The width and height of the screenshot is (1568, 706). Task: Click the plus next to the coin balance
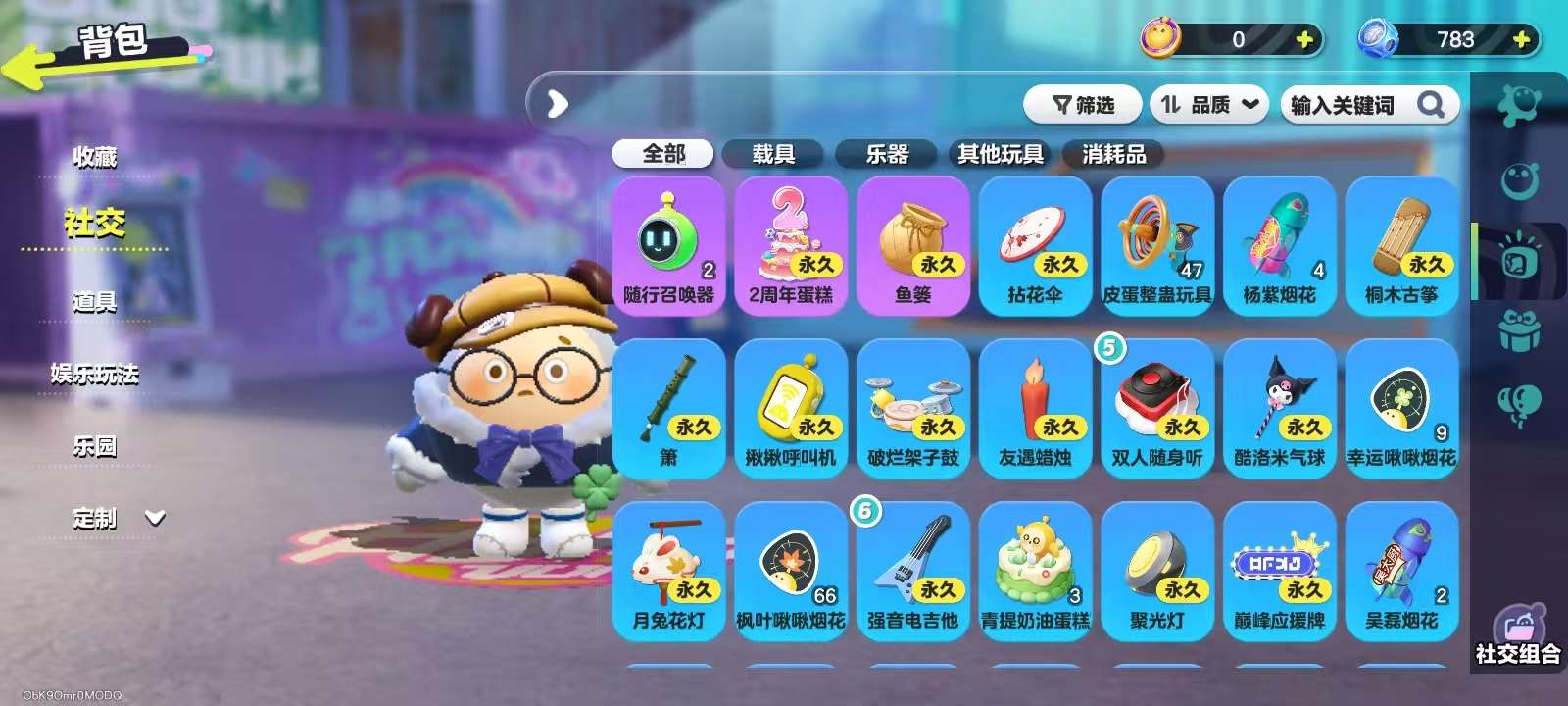(1302, 40)
